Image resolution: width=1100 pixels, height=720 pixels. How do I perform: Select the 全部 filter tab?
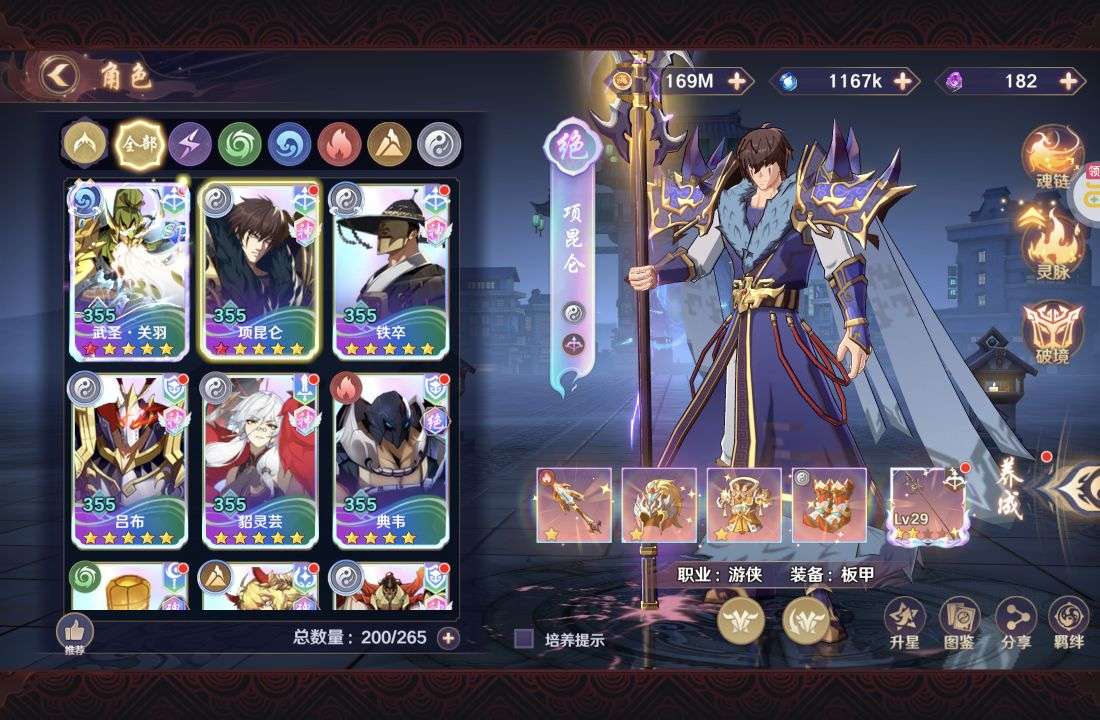pyautogui.click(x=139, y=144)
